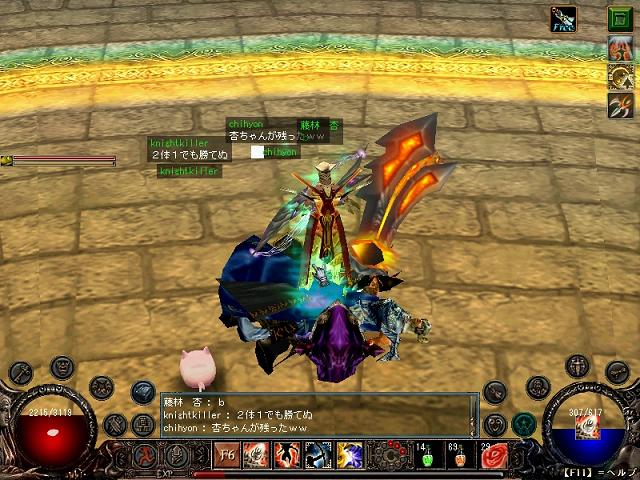Screen dimensions: 640x480
Task: Select the F6 hotkey slot
Action: (x=227, y=455)
